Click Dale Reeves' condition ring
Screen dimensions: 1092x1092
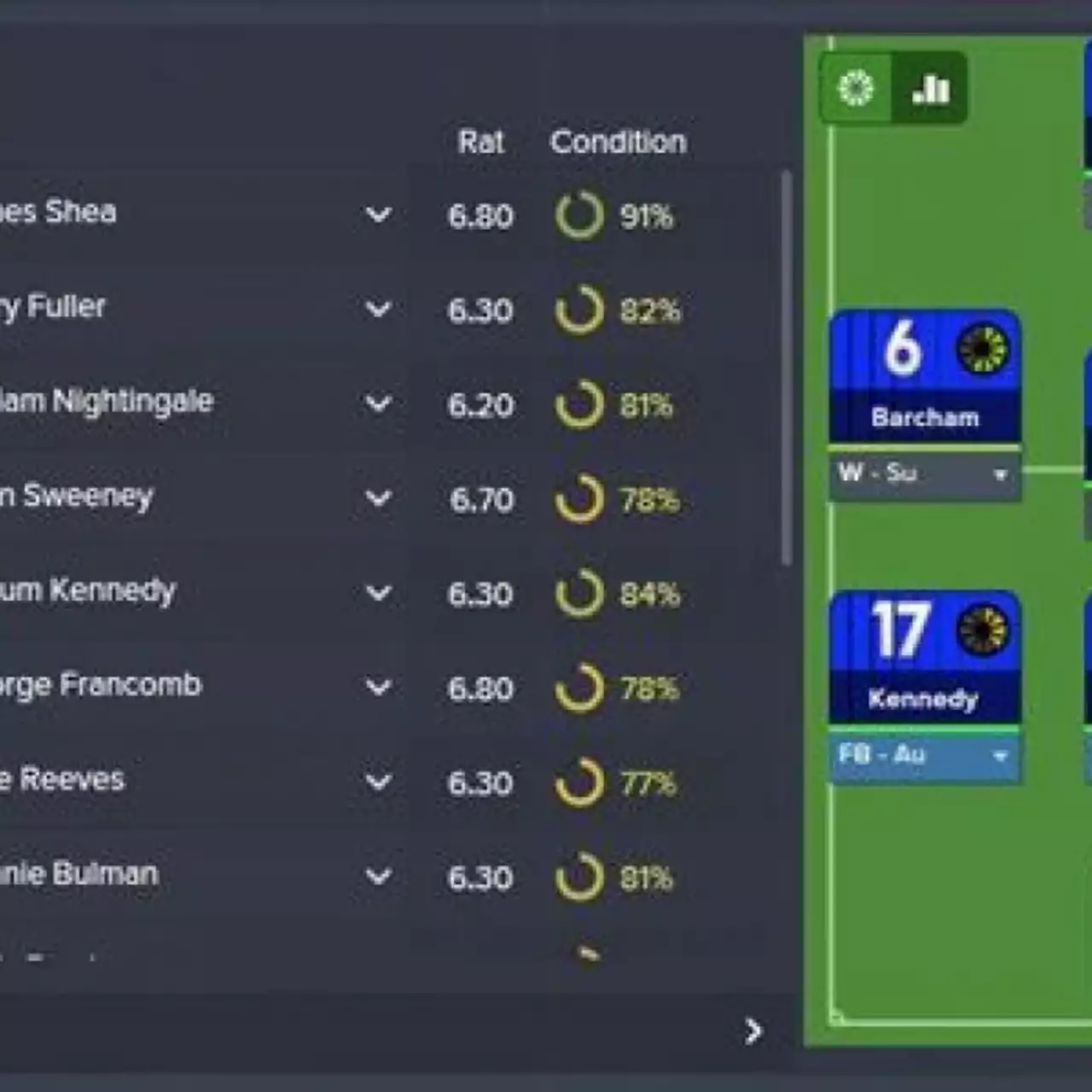(581, 783)
